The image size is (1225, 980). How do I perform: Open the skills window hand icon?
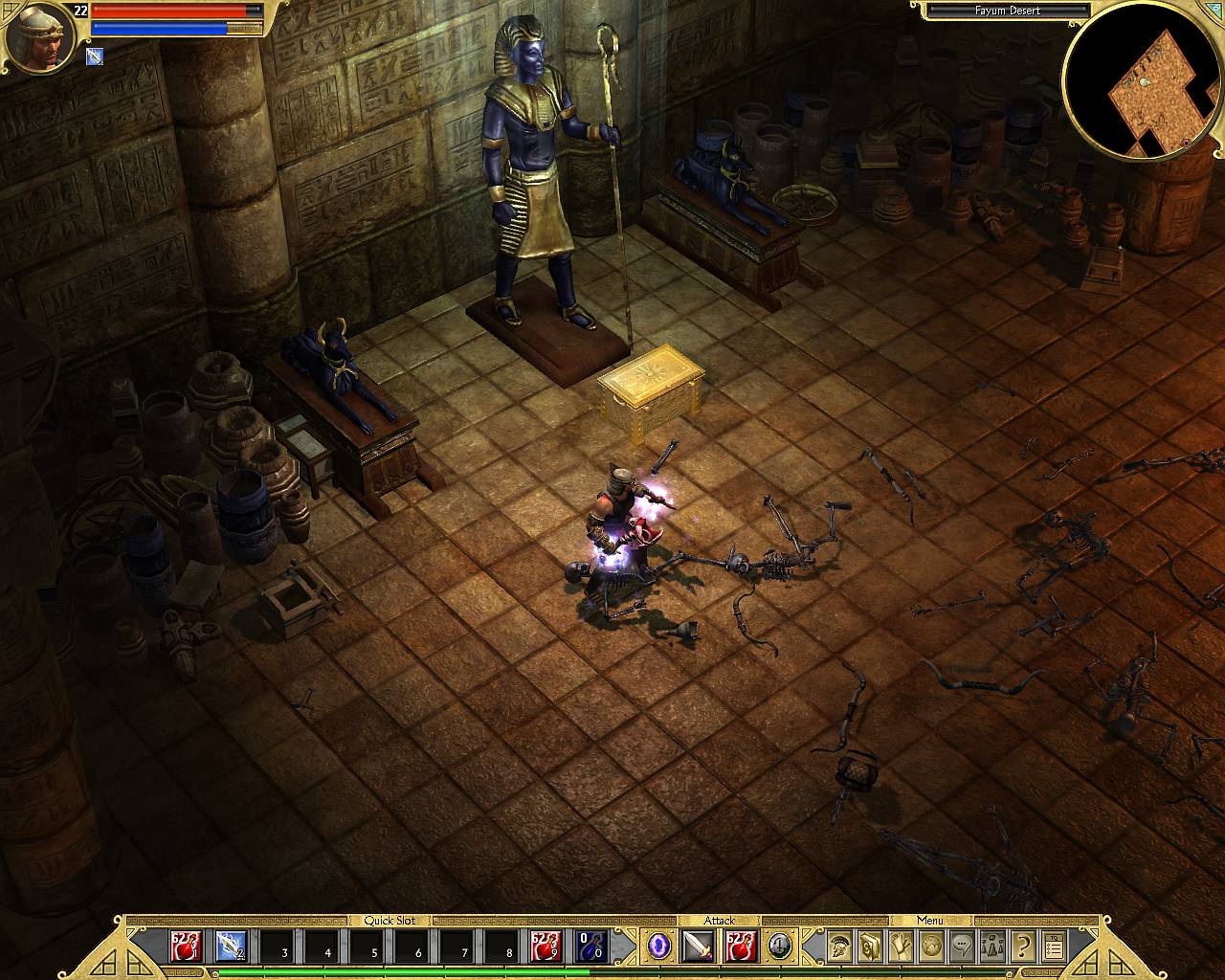pos(901,947)
